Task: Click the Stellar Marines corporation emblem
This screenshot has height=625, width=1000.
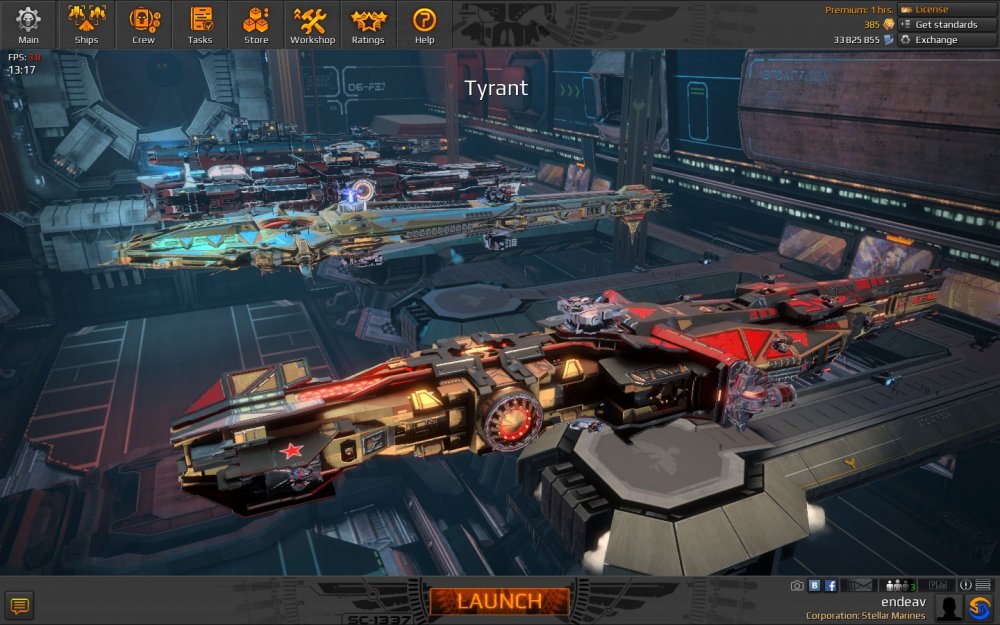Action: (979, 607)
